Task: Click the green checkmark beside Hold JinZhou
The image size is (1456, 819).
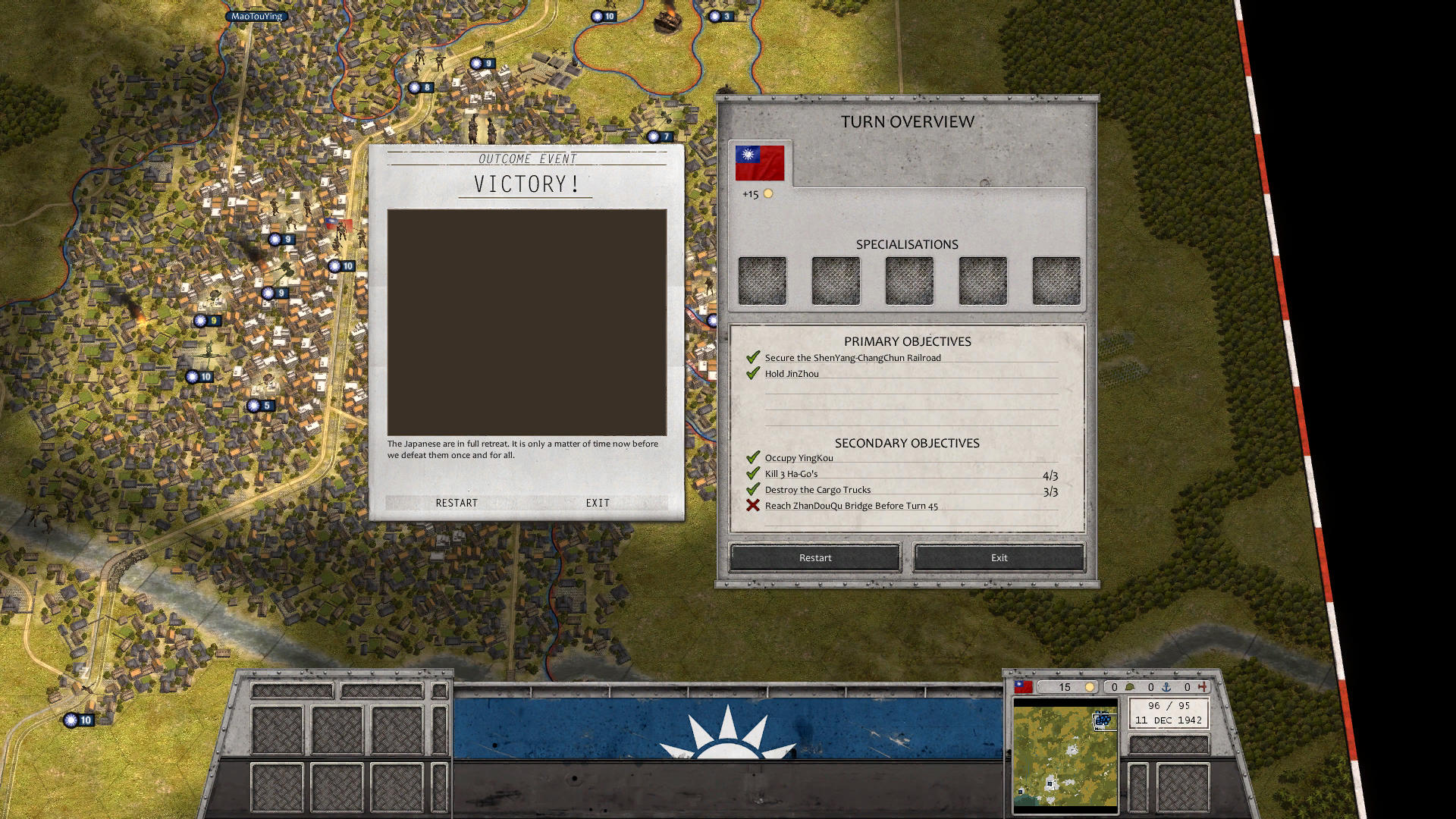Action: (753, 373)
